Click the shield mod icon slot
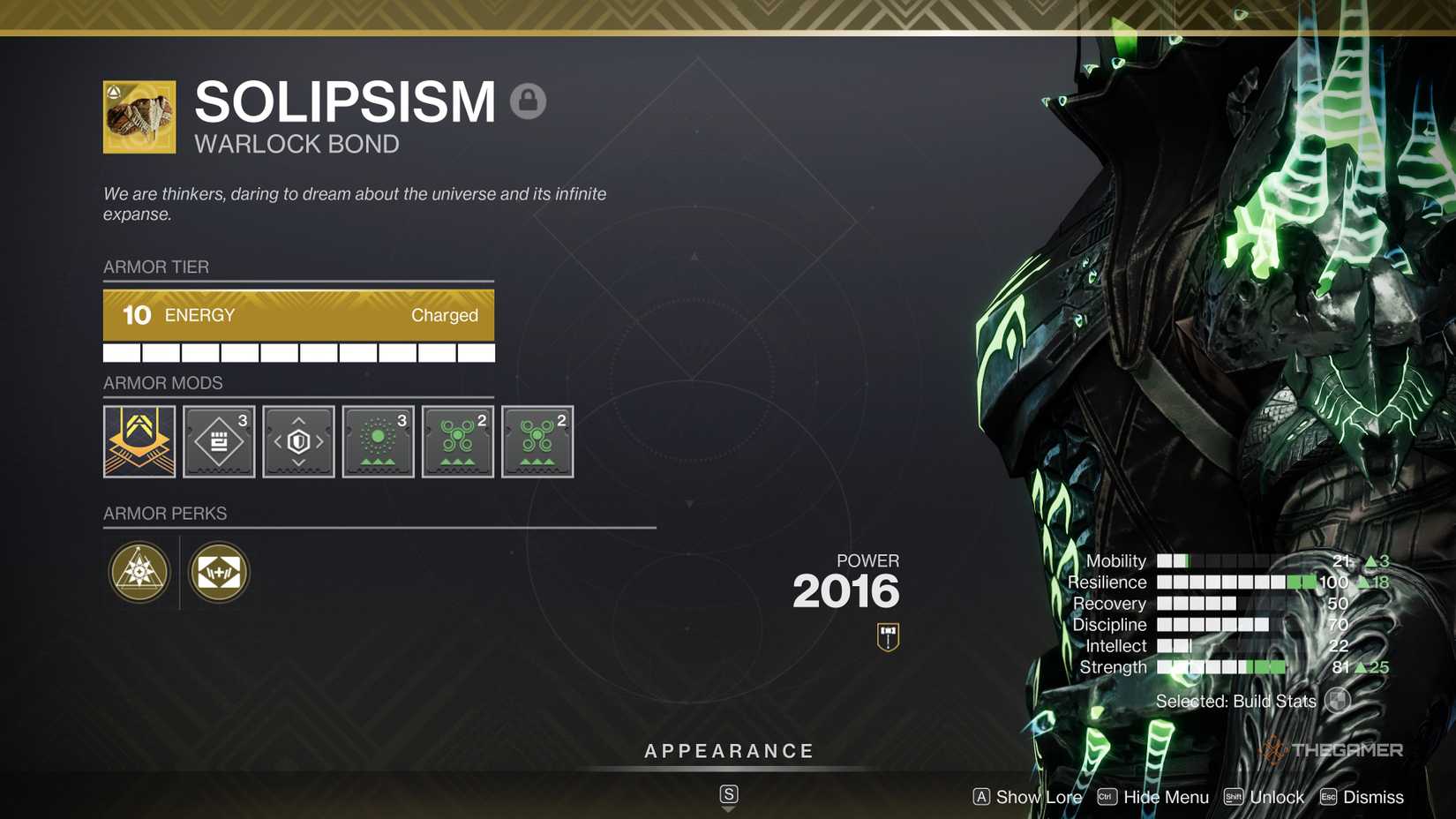This screenshot has width=1456, height=819. (298, 441)
